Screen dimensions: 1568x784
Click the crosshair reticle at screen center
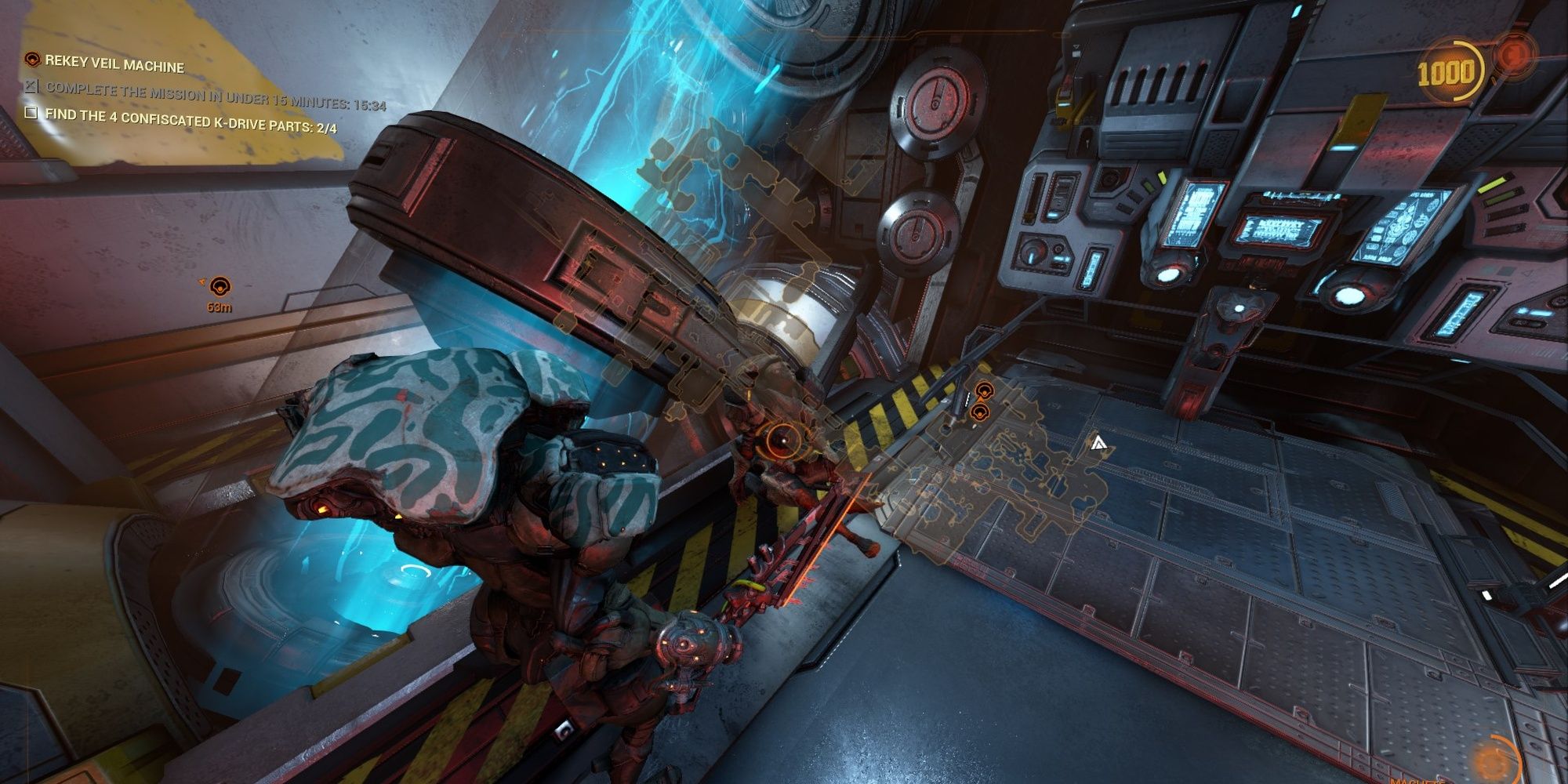point(784,439)
